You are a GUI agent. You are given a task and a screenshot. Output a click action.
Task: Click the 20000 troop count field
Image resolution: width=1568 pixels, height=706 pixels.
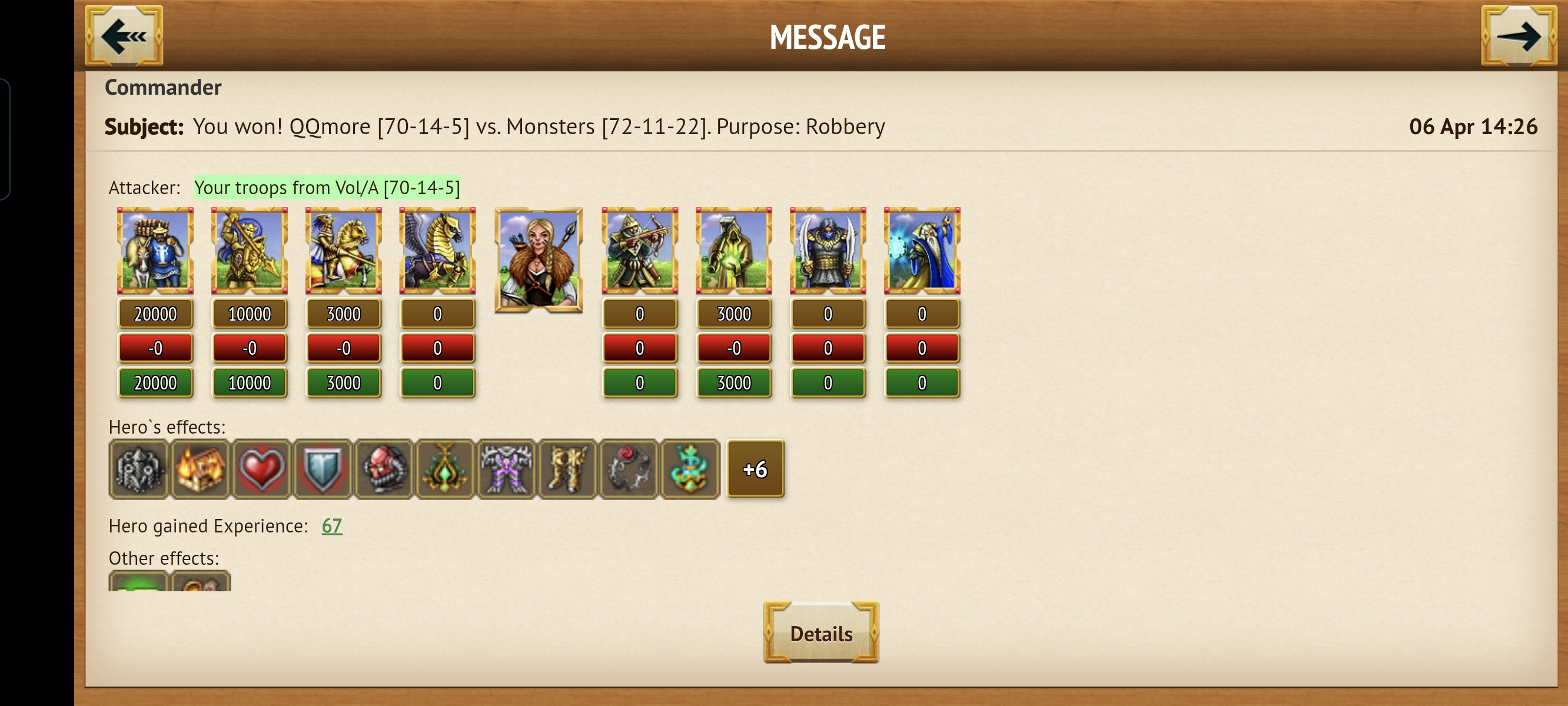[155, 314]
